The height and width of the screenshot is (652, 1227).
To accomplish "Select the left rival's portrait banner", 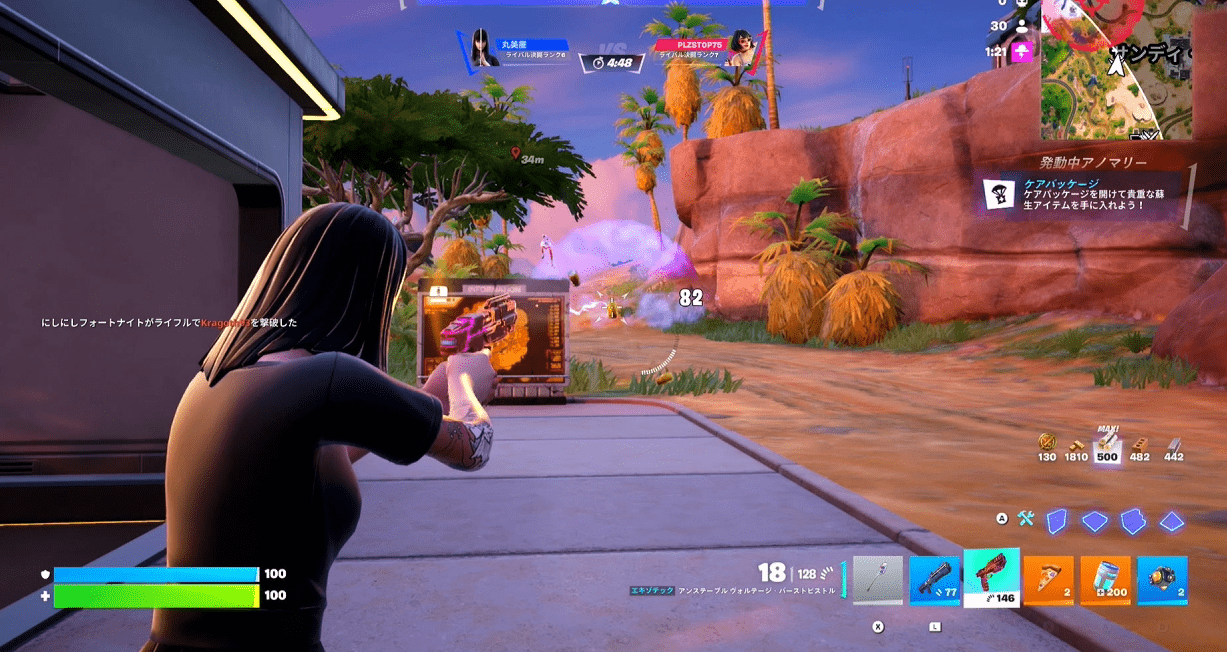I will (513, 49).
